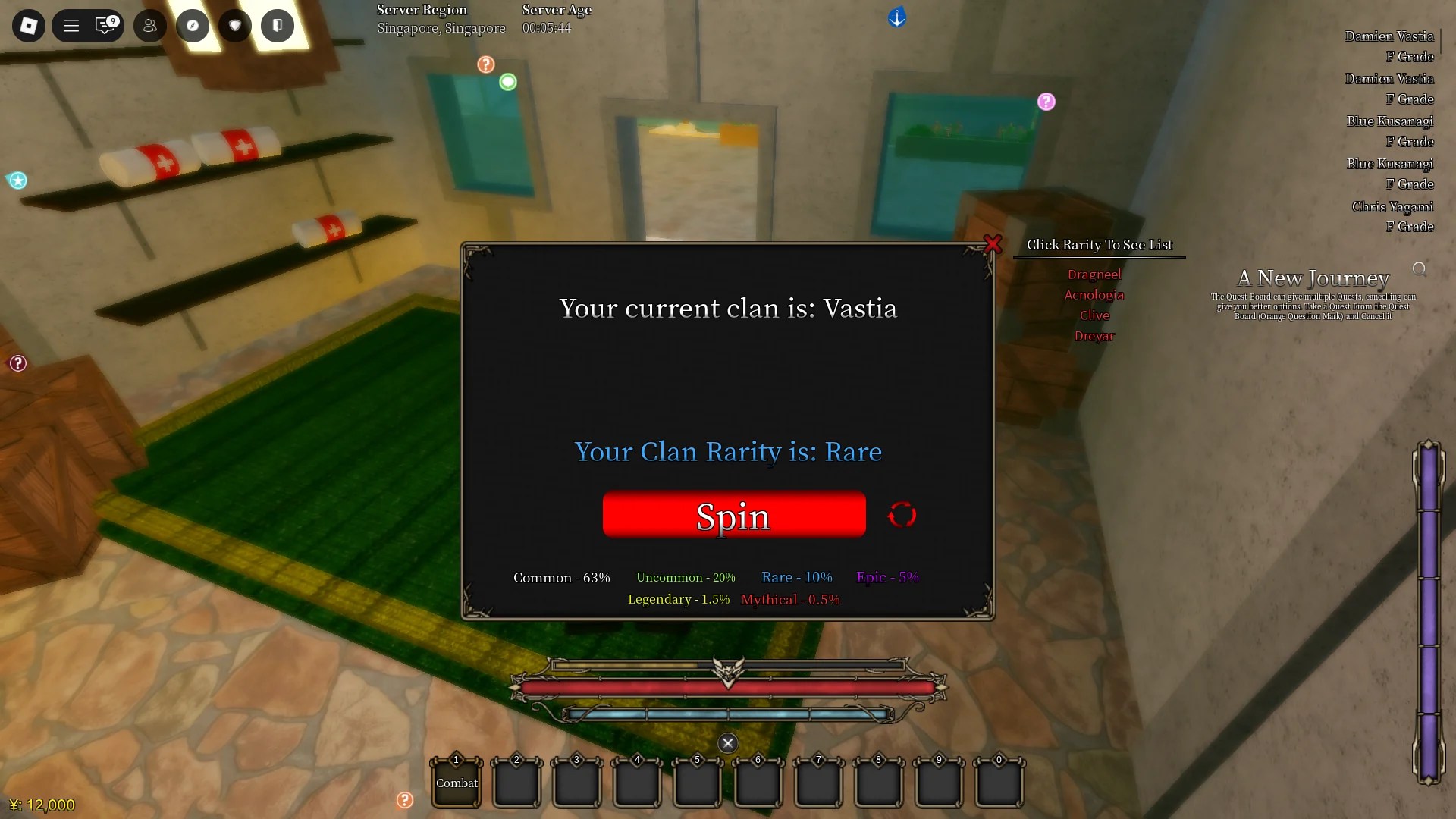Click the red X closing the clan window
Image resolution: width=1456 pixels, height=819 pixels.
[x=993, y=244]
